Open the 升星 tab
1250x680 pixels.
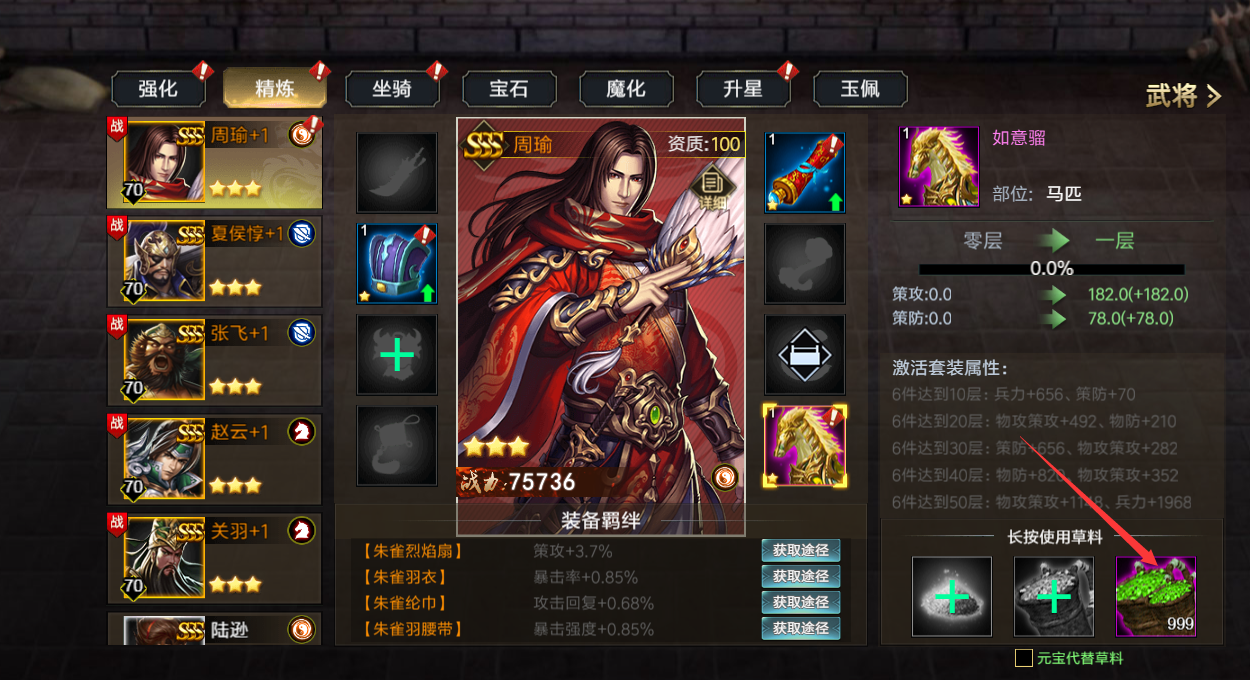743,89
